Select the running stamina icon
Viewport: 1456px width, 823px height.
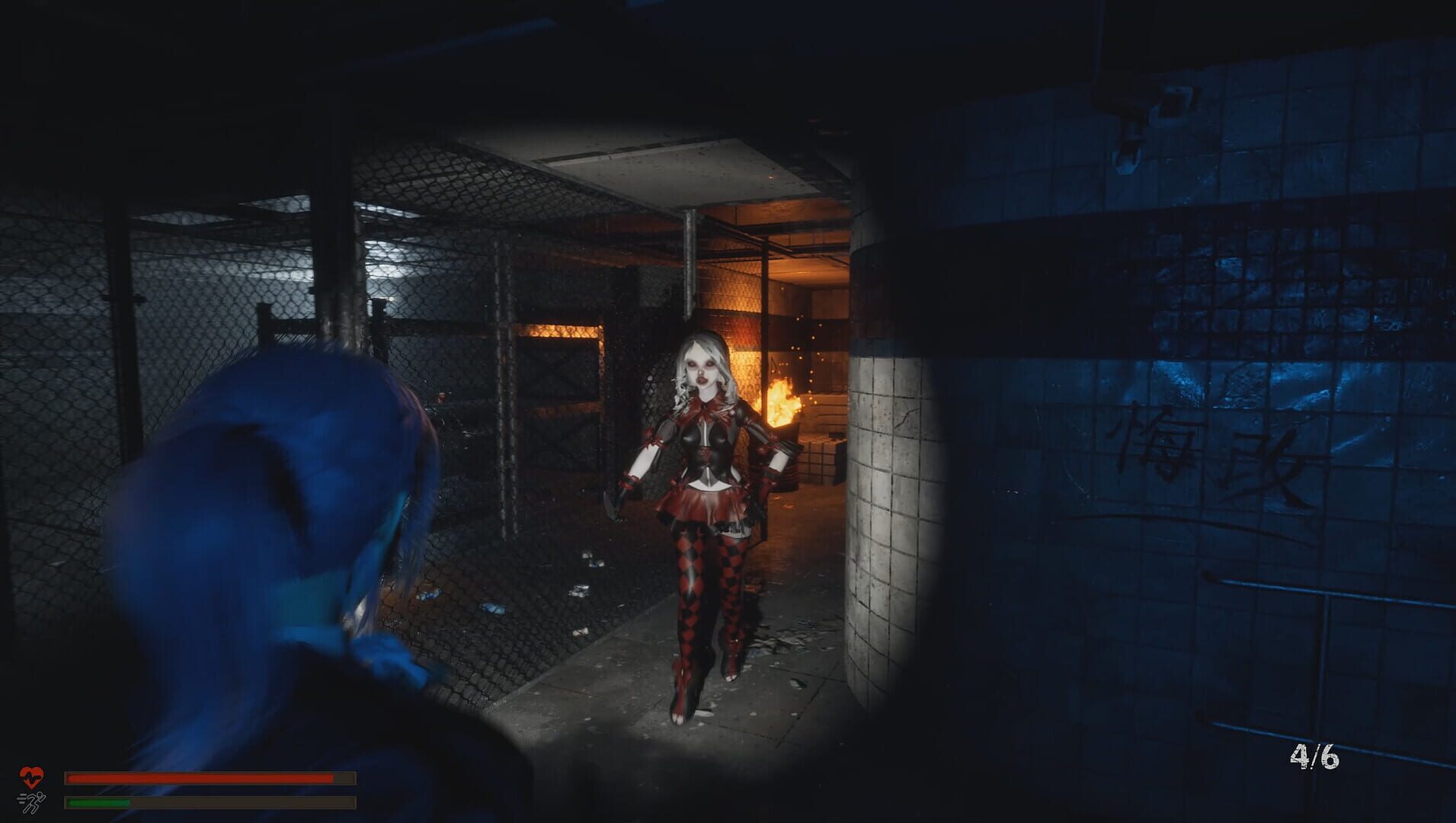tap(34, 802)
